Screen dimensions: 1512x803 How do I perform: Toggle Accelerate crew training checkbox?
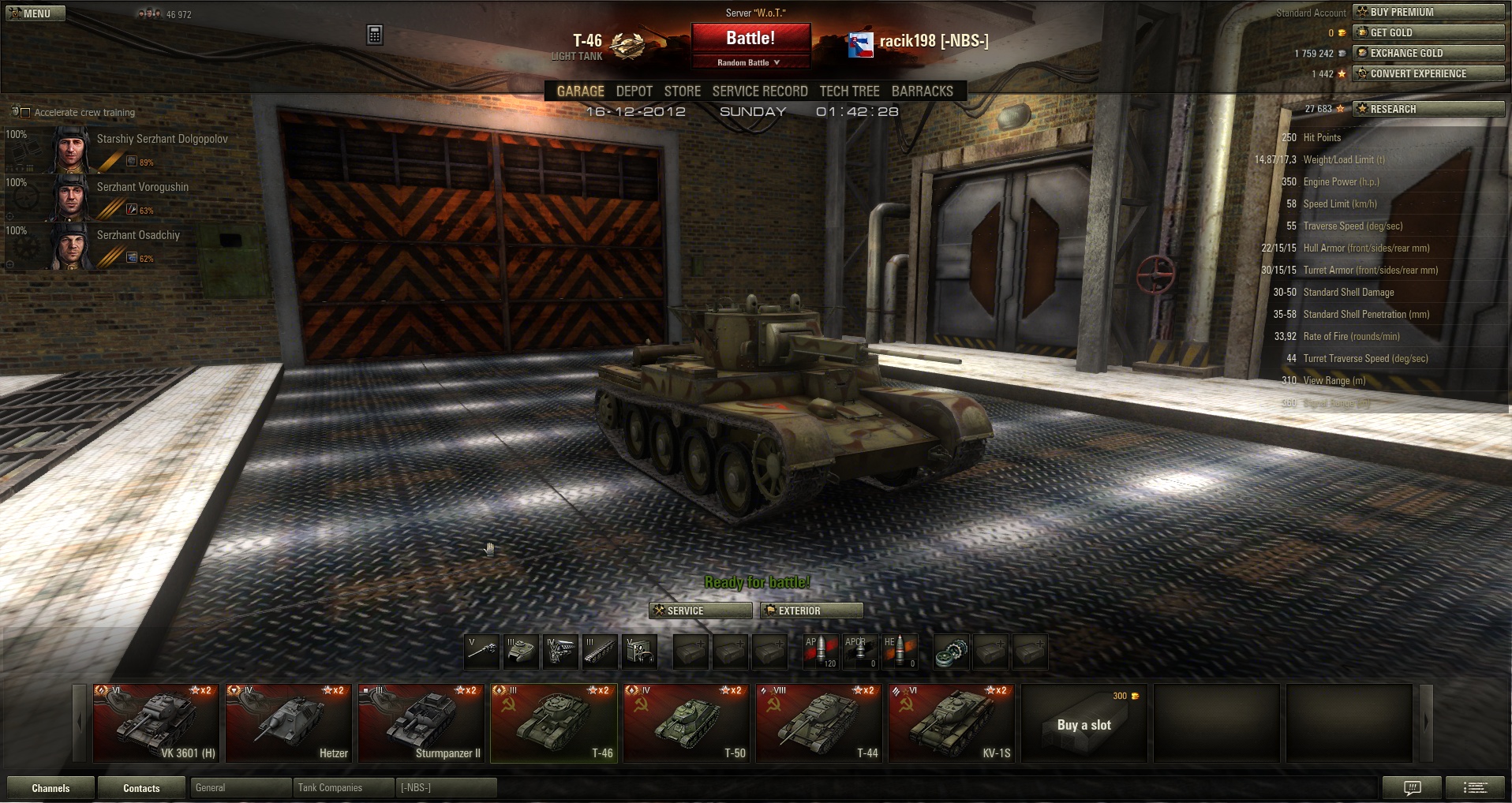coord(25,113)
